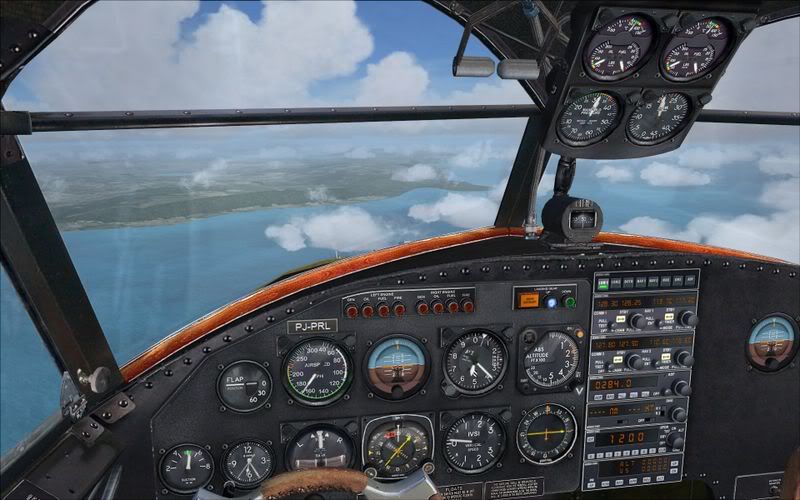The width and height of the screenshot is (800, 500).
Task: Click the orange landing gear warning button
Action: pyautogui.click(x=527, y=298)
